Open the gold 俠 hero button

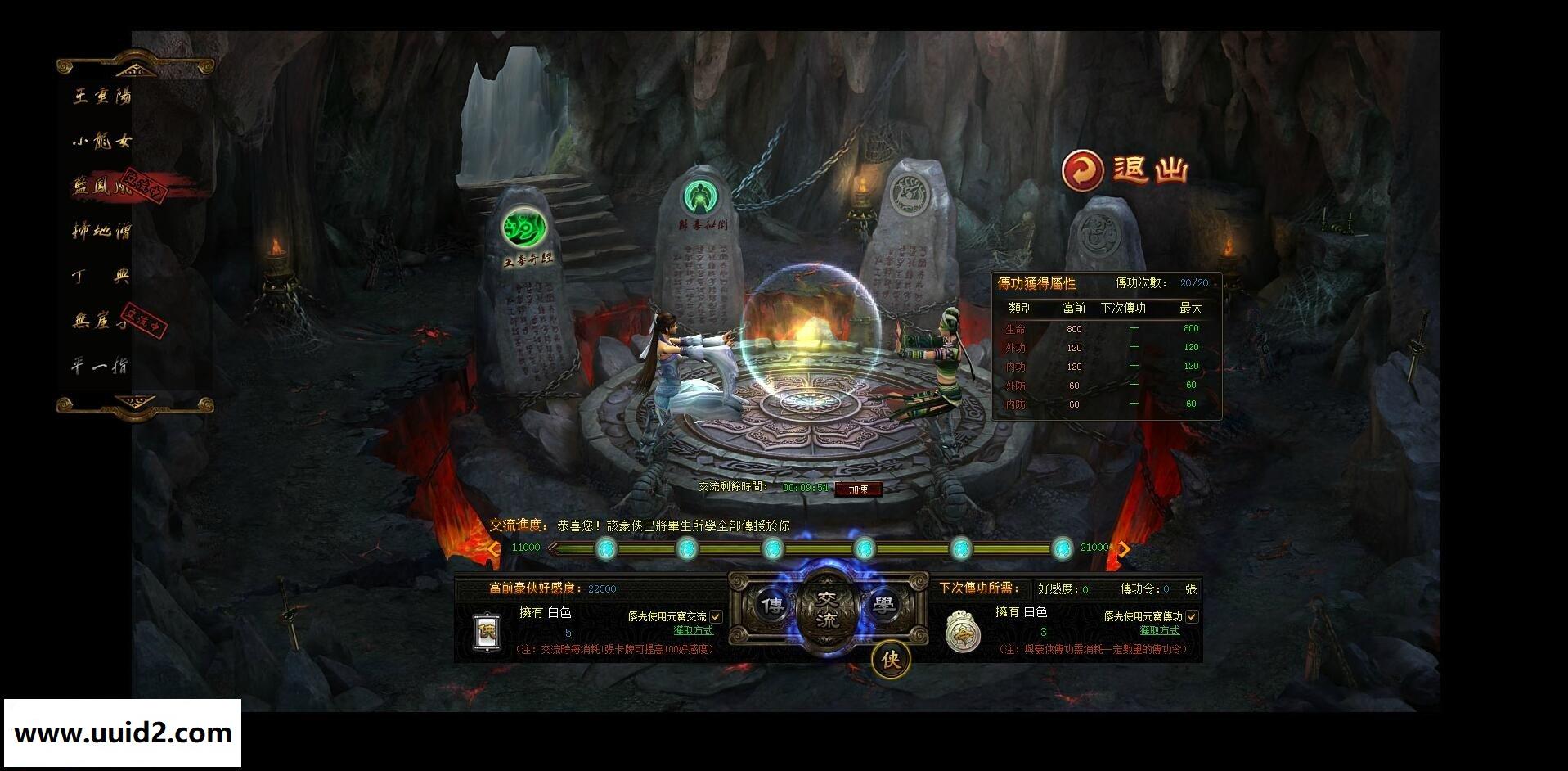891,659
